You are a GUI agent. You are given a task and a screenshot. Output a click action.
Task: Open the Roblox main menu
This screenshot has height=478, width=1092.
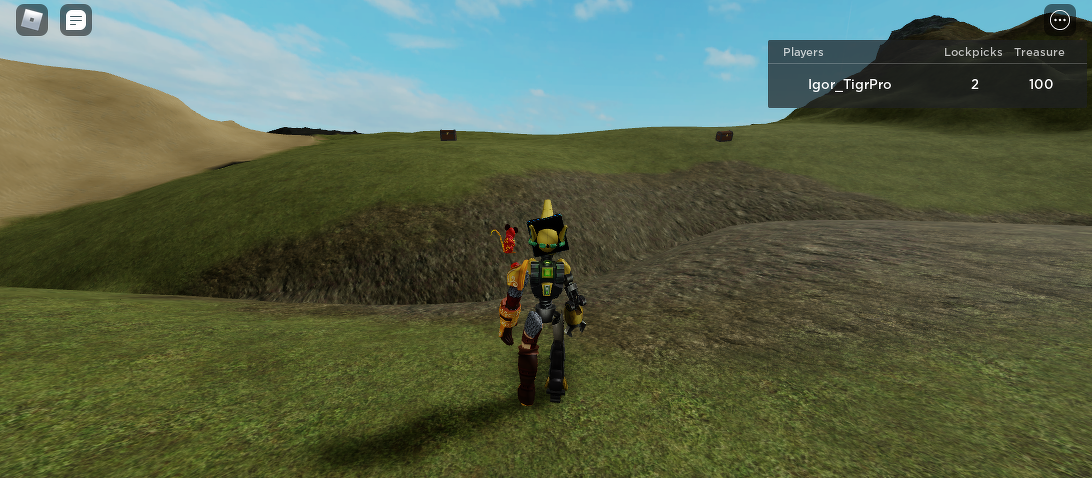32,20
